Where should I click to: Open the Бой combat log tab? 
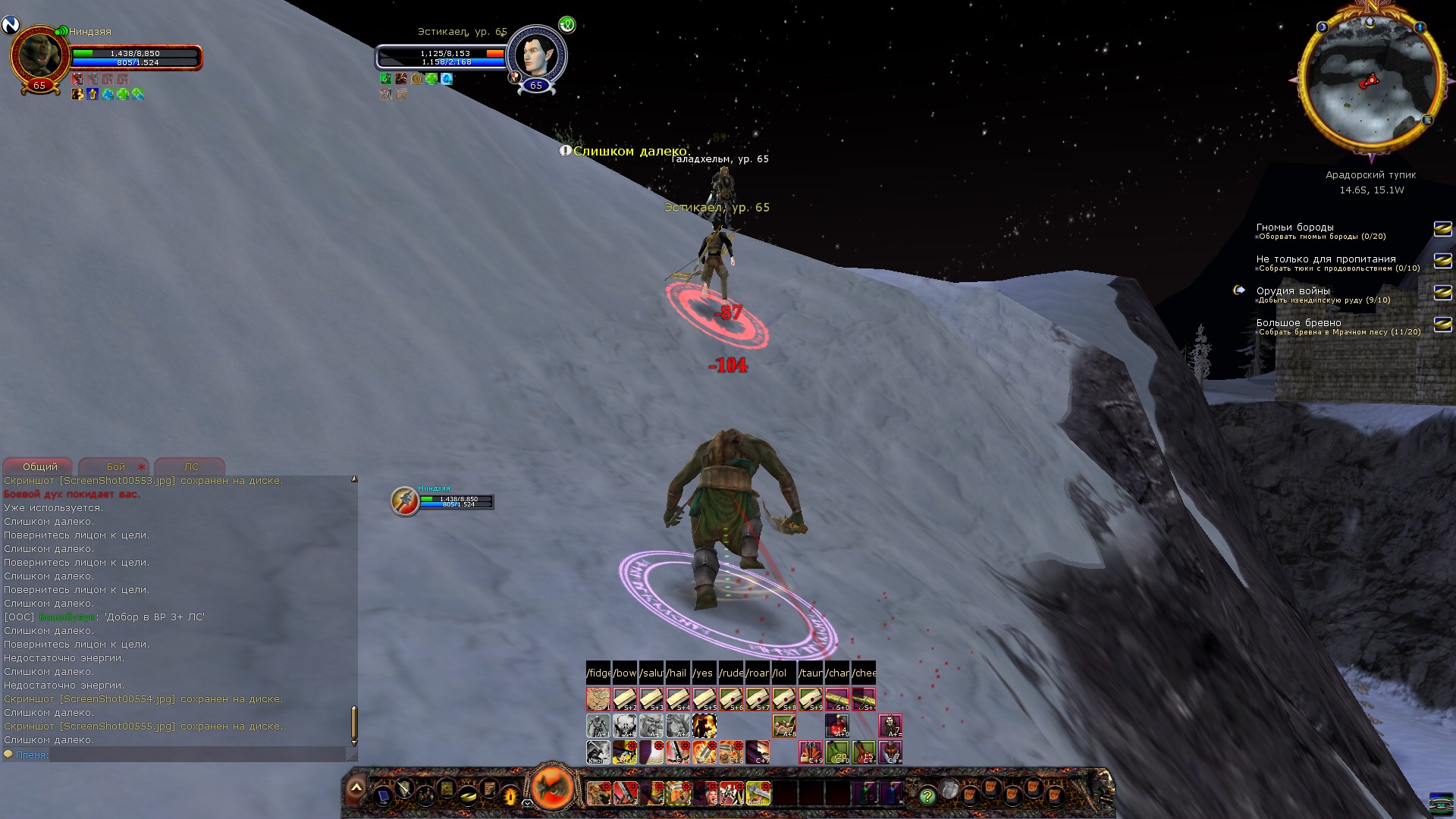pyautogui.click(x=115, y=466)
